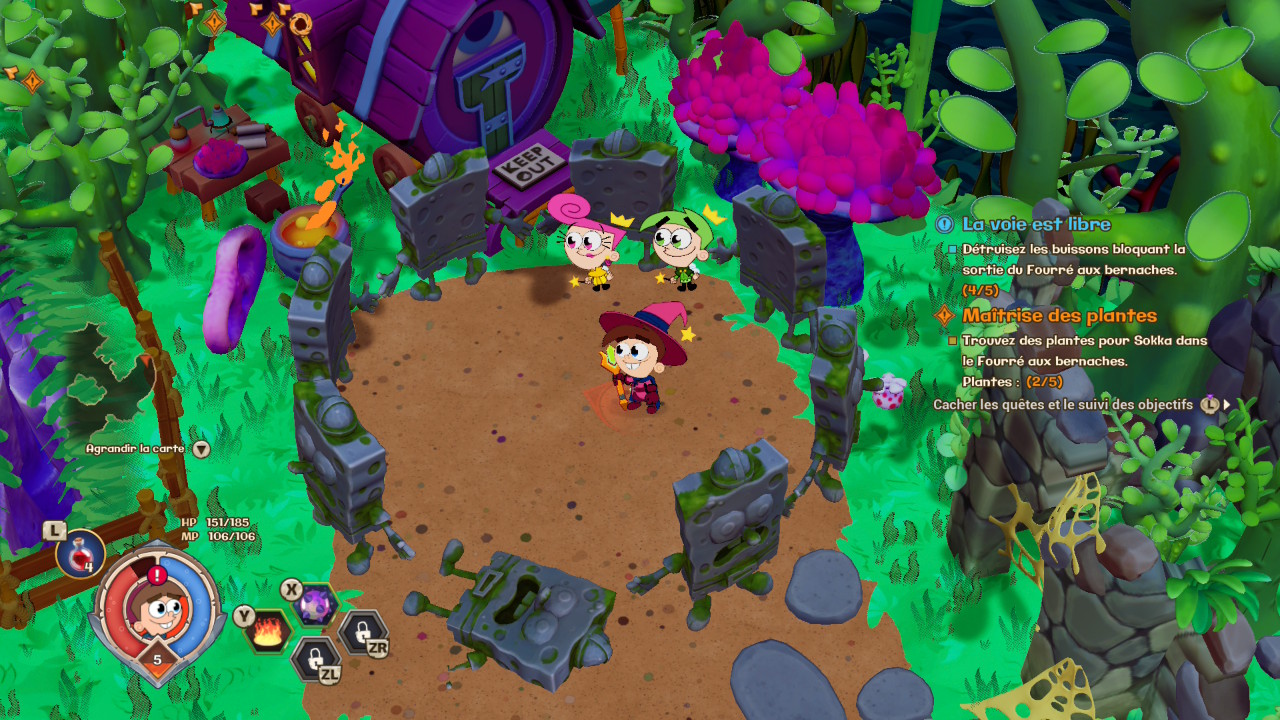The width and height of the screenshot is (1280, 720).
Task: Click Timmy's character portrait
Action: coord(155,604)
